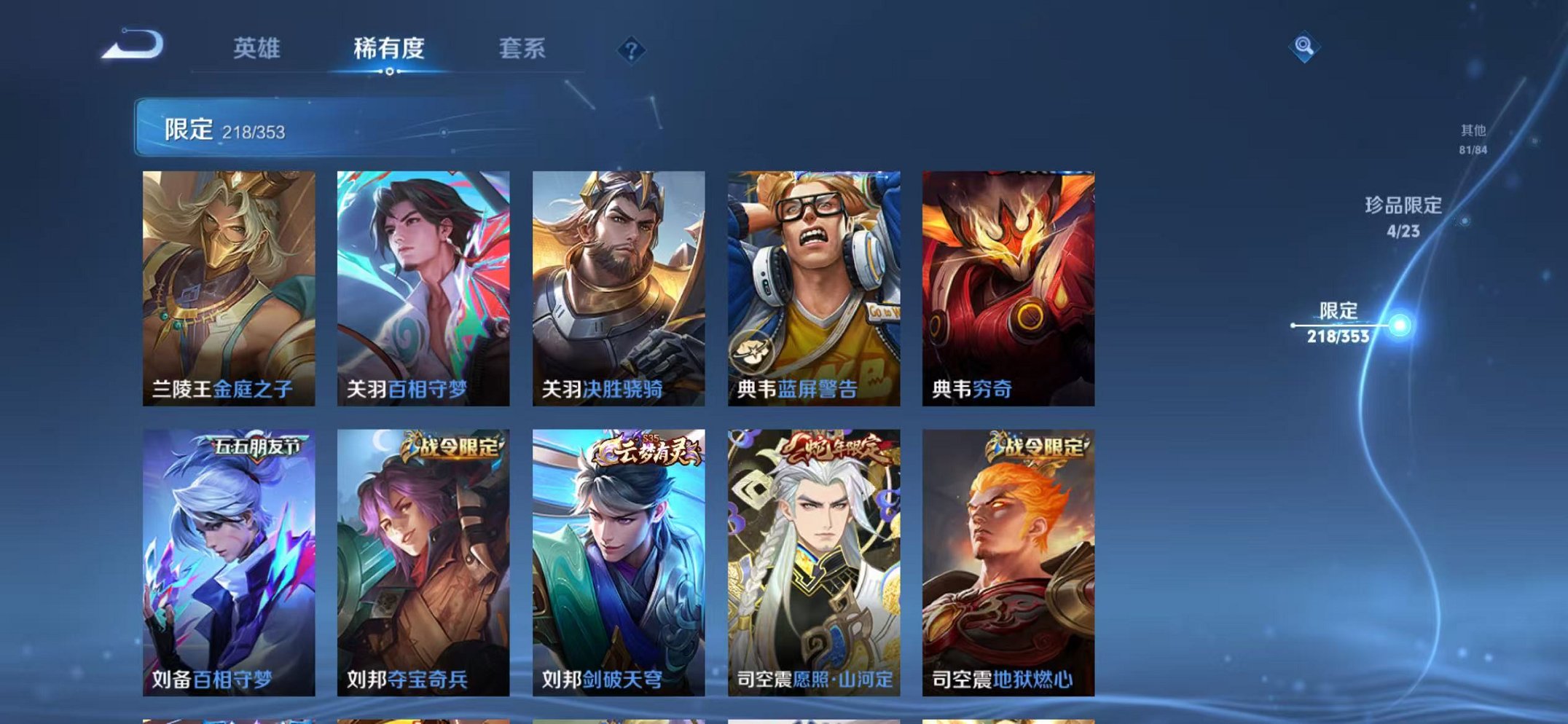The image size is (1568, 724).
Task: Select the 关羽百相守梦 skin thumbnail
Action: click(423, 280)
